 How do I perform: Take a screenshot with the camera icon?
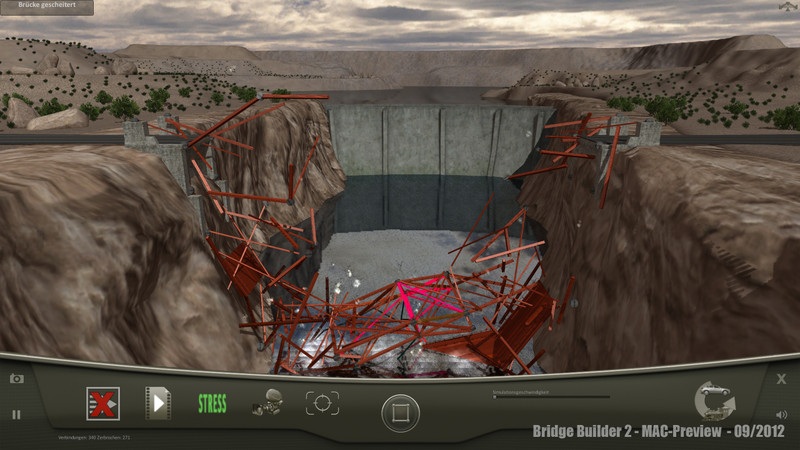[17, 378]
